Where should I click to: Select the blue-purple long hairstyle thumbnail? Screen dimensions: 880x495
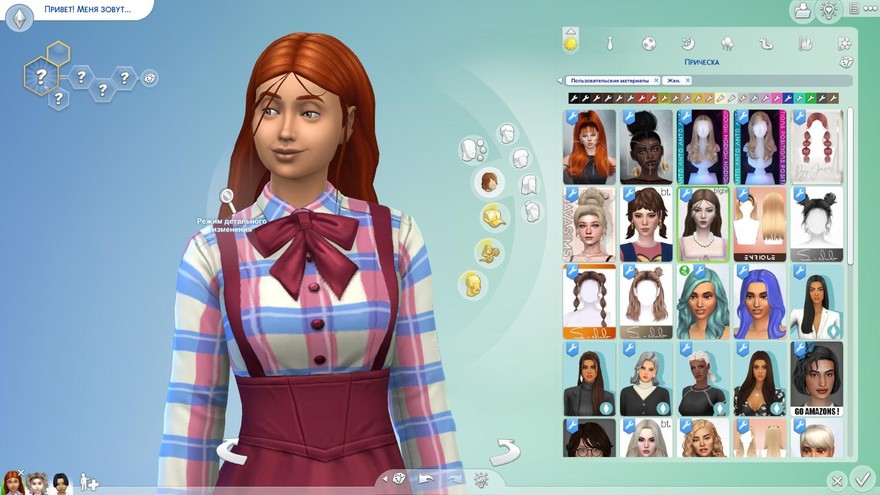[x=759, y=302]
